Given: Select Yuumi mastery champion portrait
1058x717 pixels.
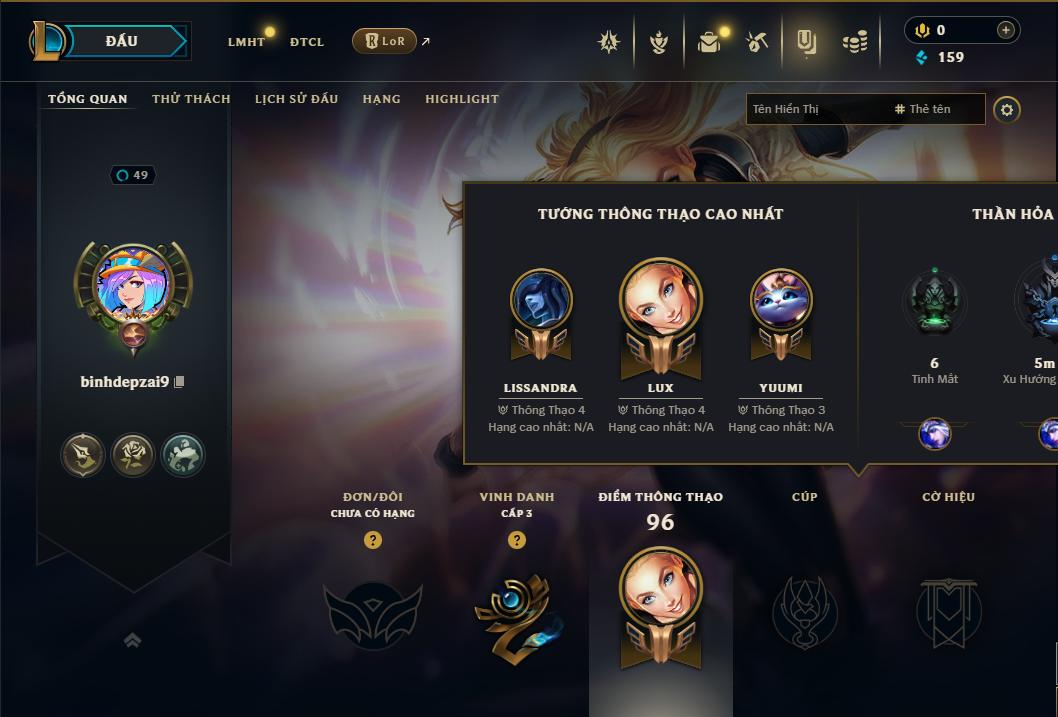Looking at the screenshot, I should point(781,300).
